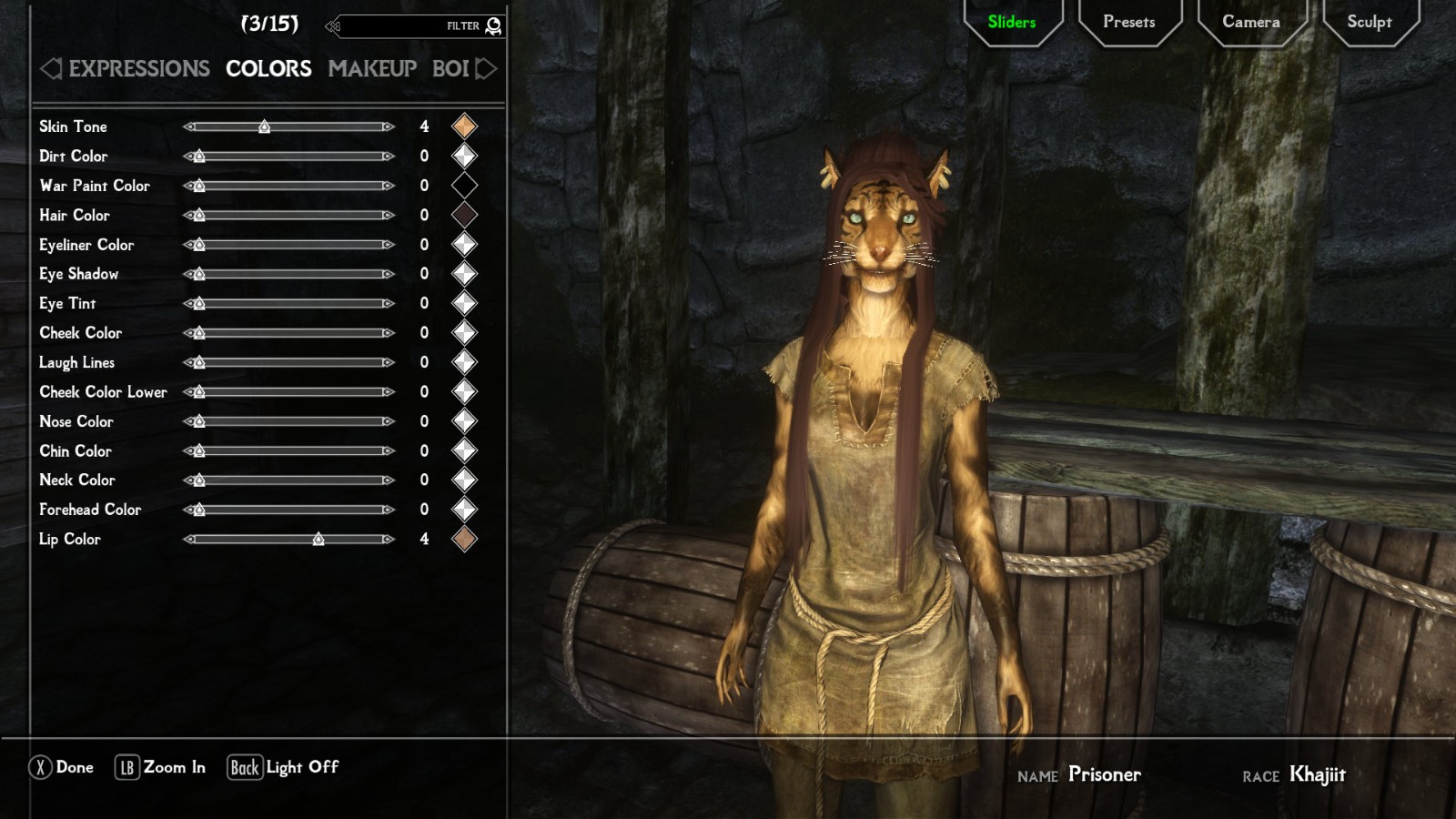Click the filter search field

(x=400, y=26)
